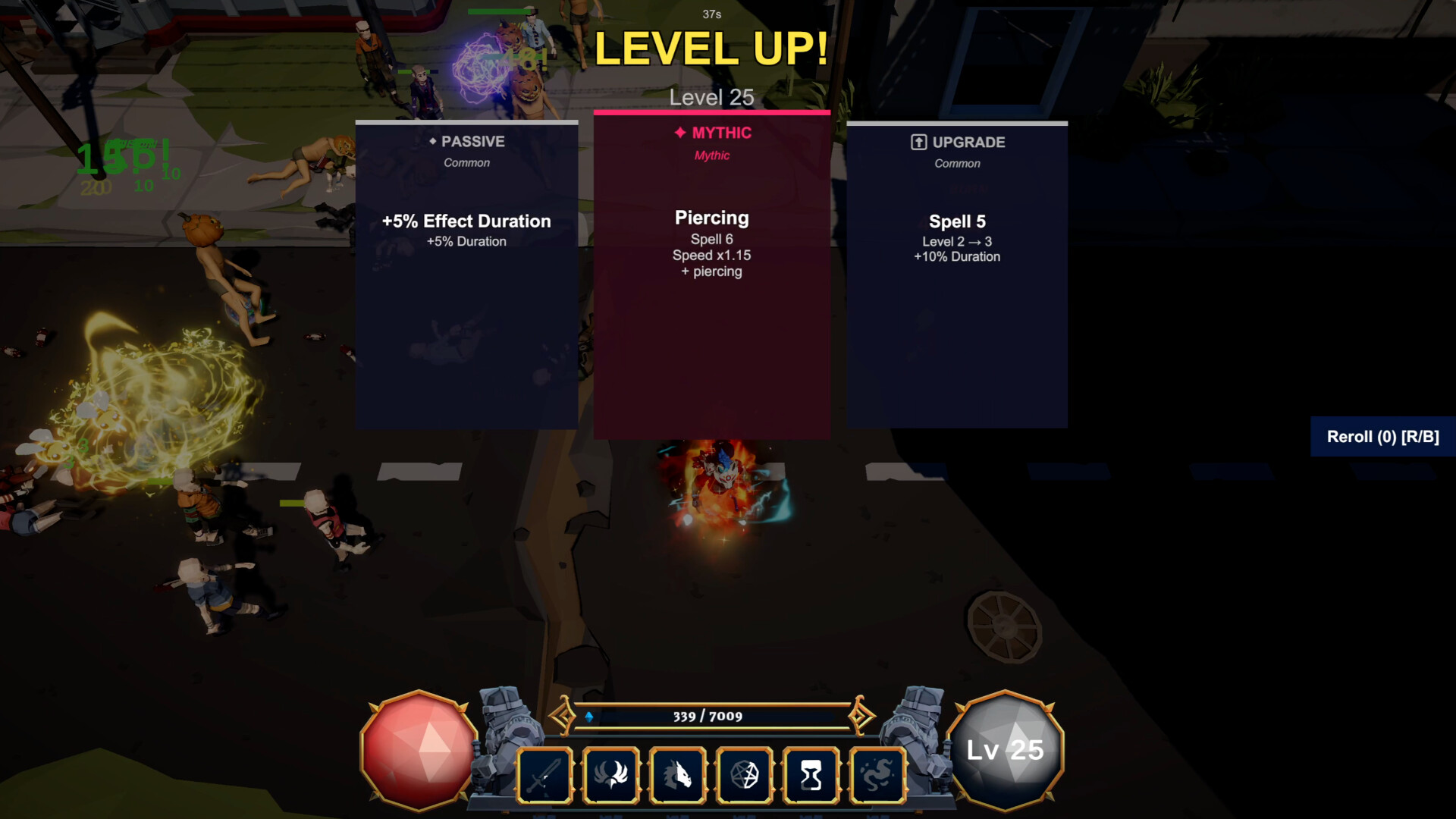Select the sword spell icon

(544, 773)
